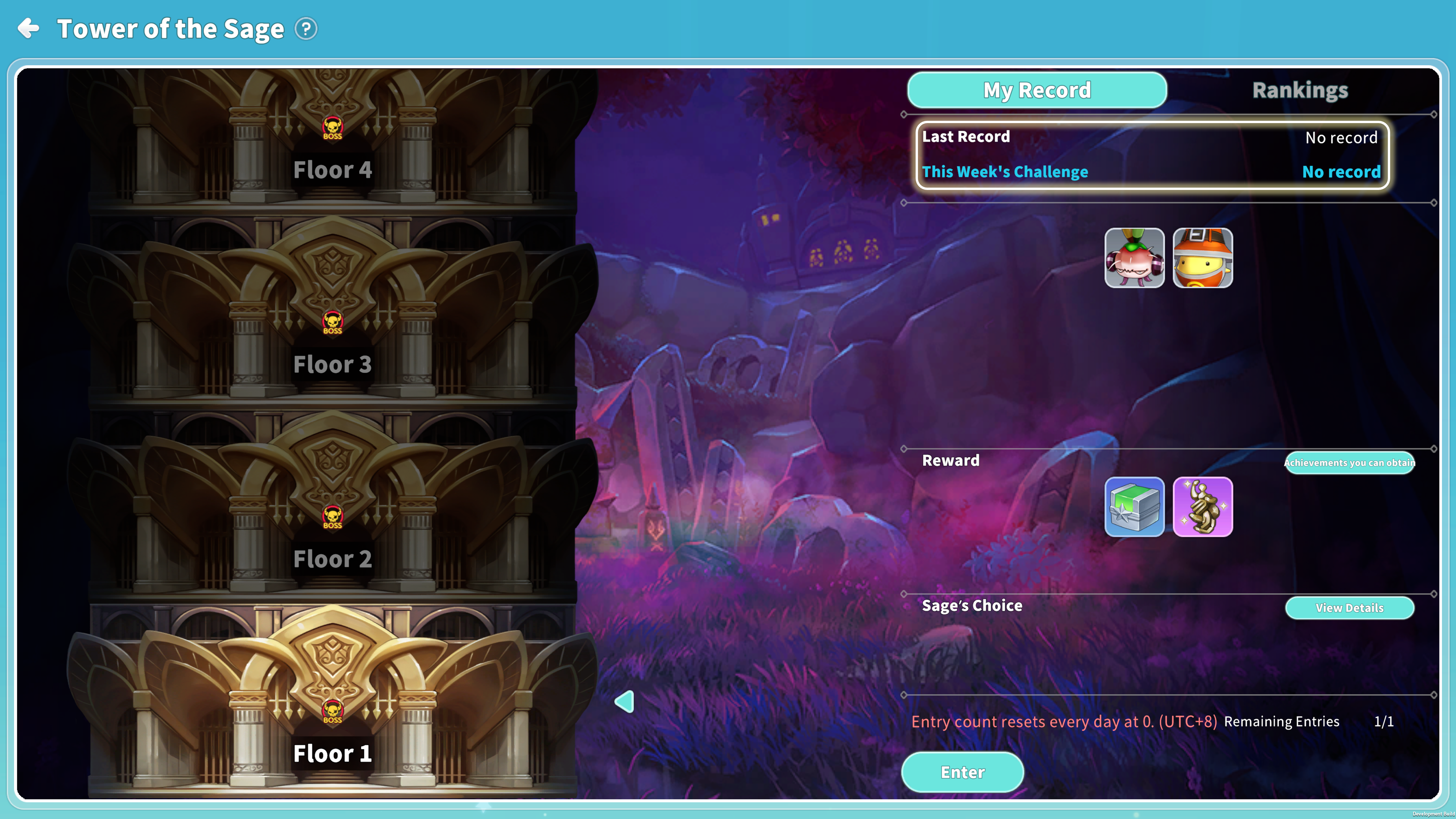This screenshot has height=819, width=1456.
Task: Inspect the orange helmeted monster portrait
Action: 1202,258
